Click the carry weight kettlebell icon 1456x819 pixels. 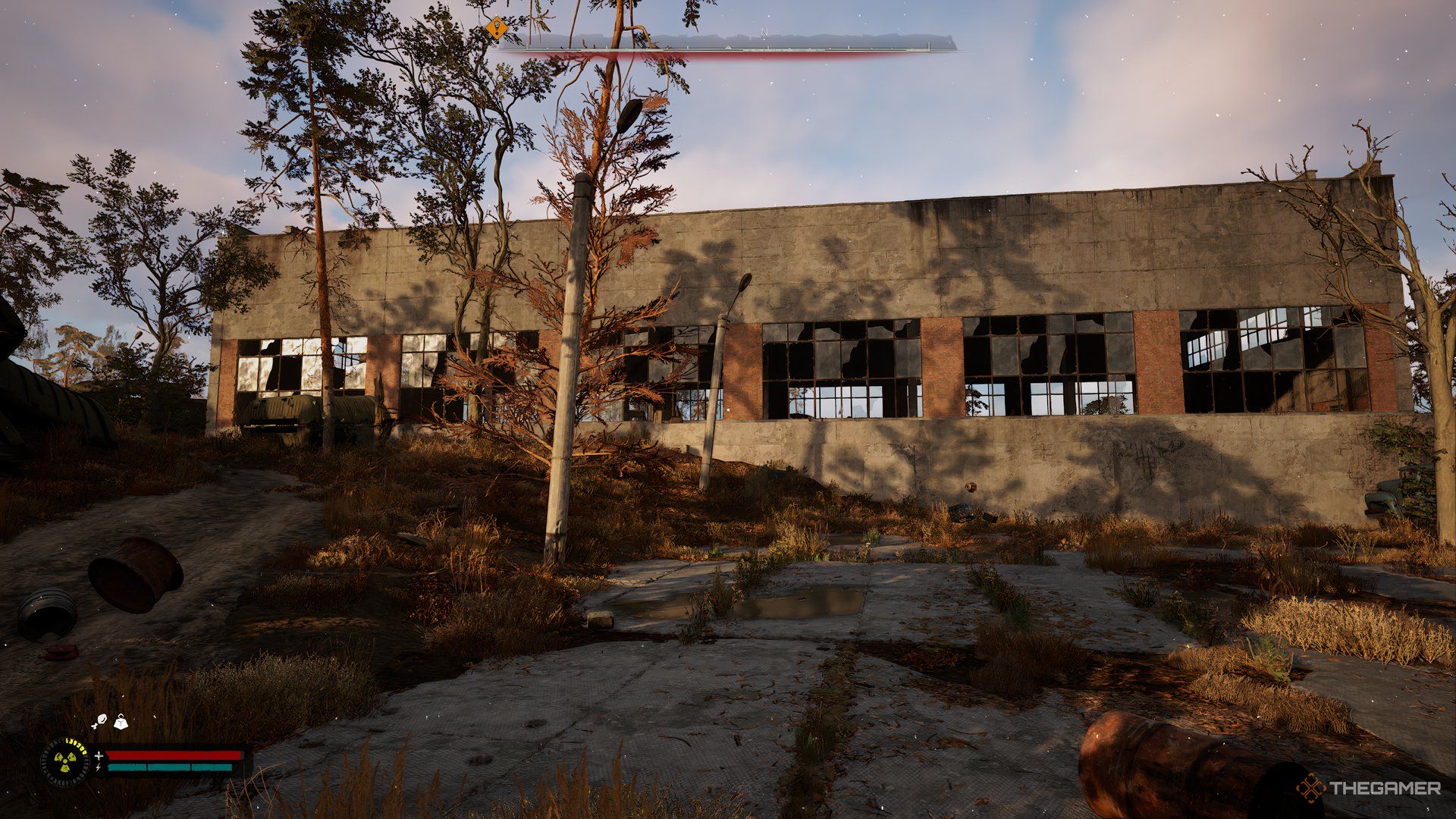click(x=121, y=723)
